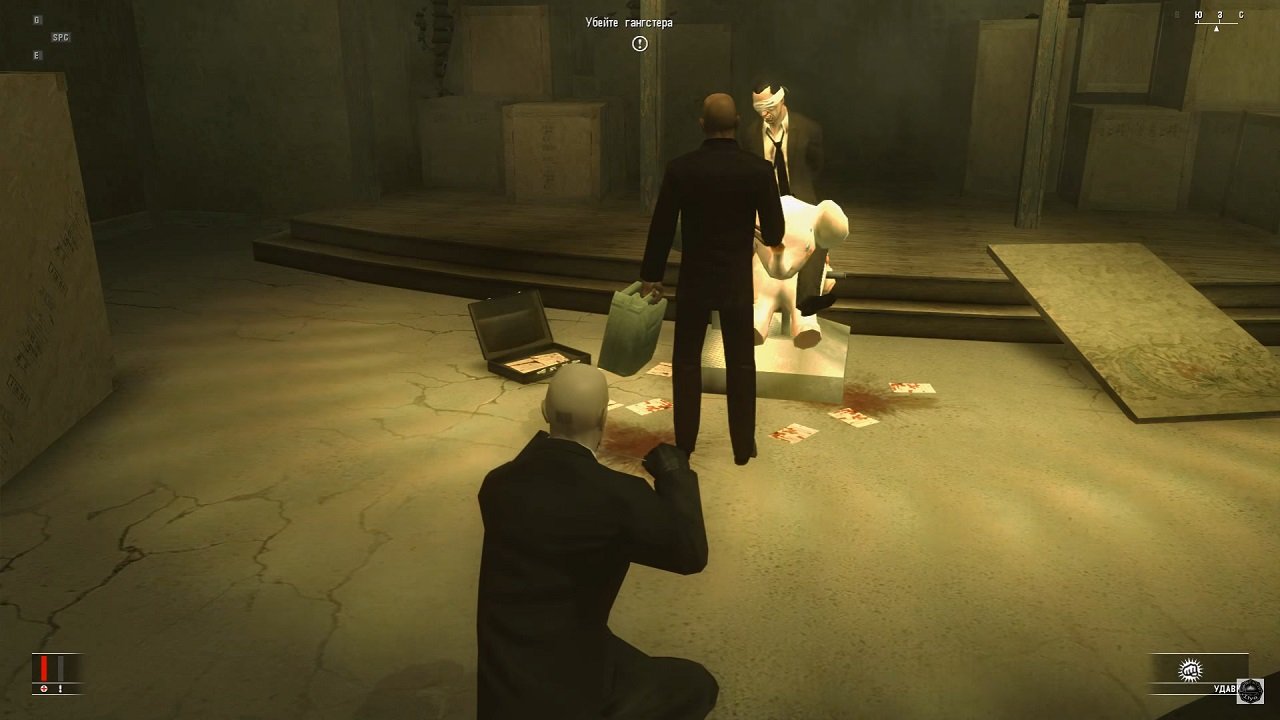Click the alert icon beside the health cross
The image size is (1280, 720).
pos(60,689)
